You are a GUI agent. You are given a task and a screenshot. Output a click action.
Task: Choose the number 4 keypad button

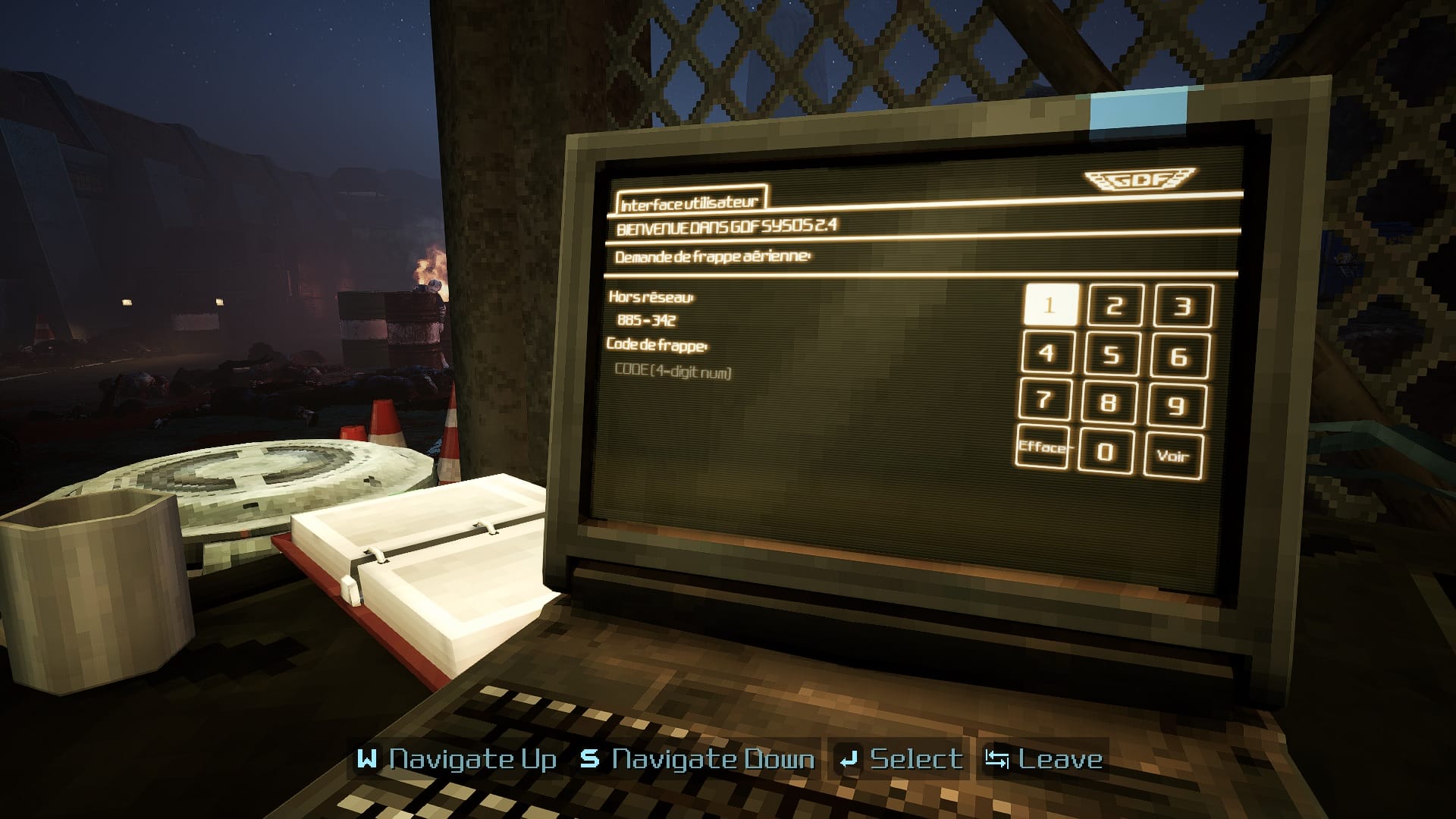tap(1047, 353)
